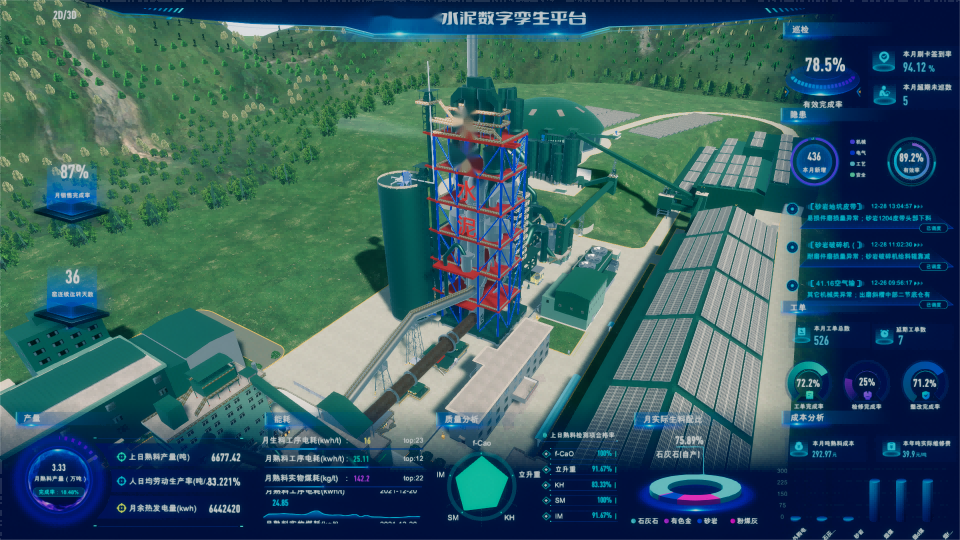Image resolution: width=960 pixels, height=540 pixels.
Task: Toggle 粉煤灰 in the raw mix legend
Action: pyautogui.click(x=741, y=520)
